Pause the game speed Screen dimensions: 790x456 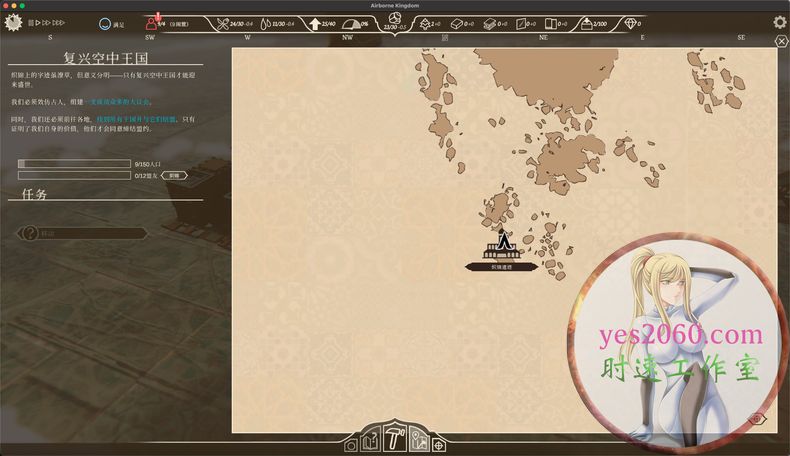click(x=31, y=22)
